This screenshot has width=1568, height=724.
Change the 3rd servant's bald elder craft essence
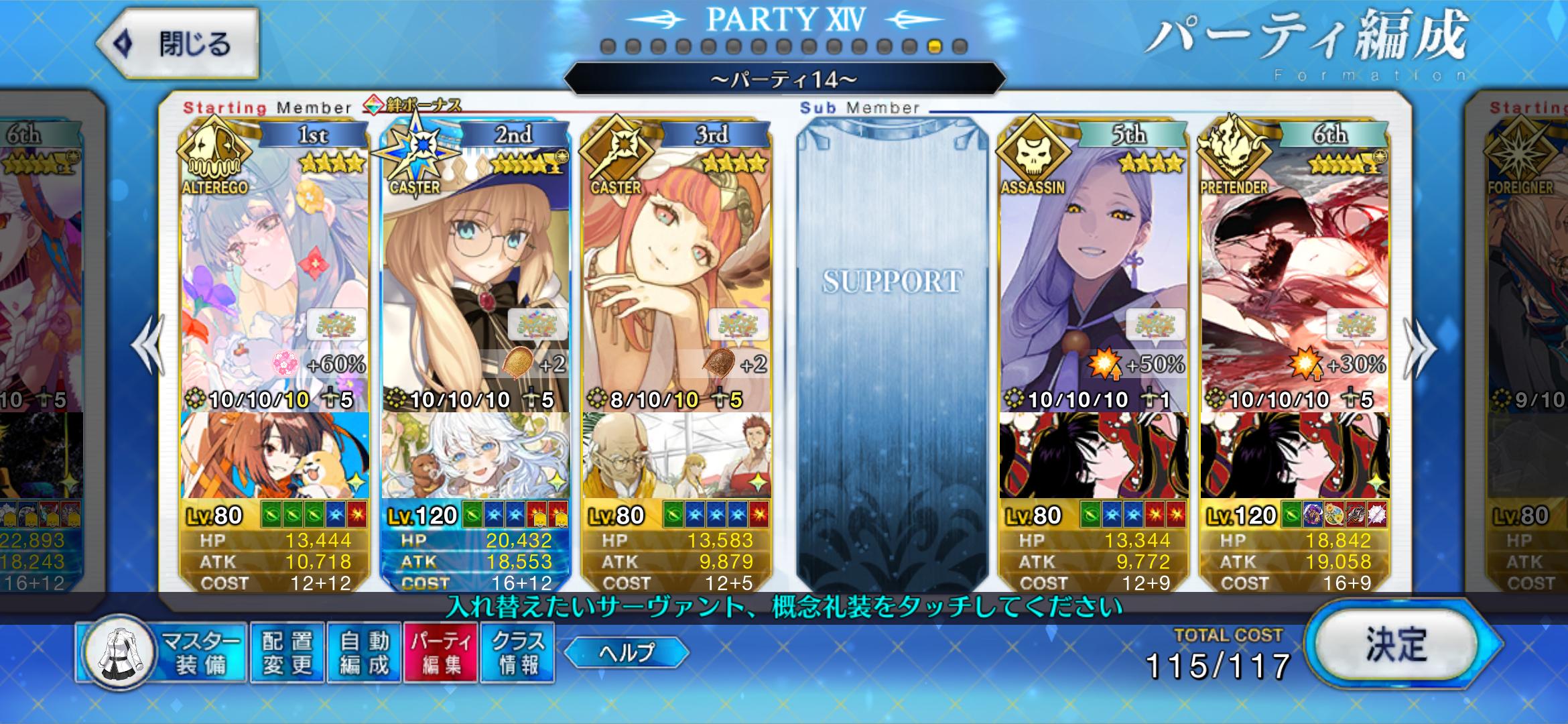point(676,456)
